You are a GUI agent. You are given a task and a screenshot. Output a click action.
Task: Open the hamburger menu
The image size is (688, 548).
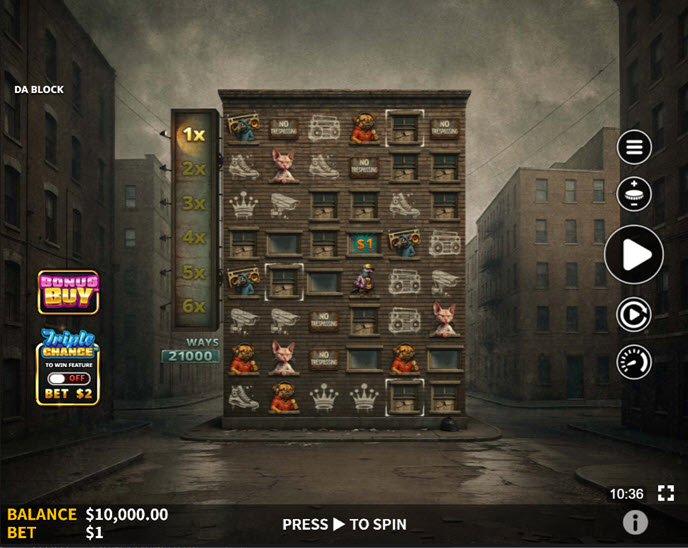(x=634, y=148)
